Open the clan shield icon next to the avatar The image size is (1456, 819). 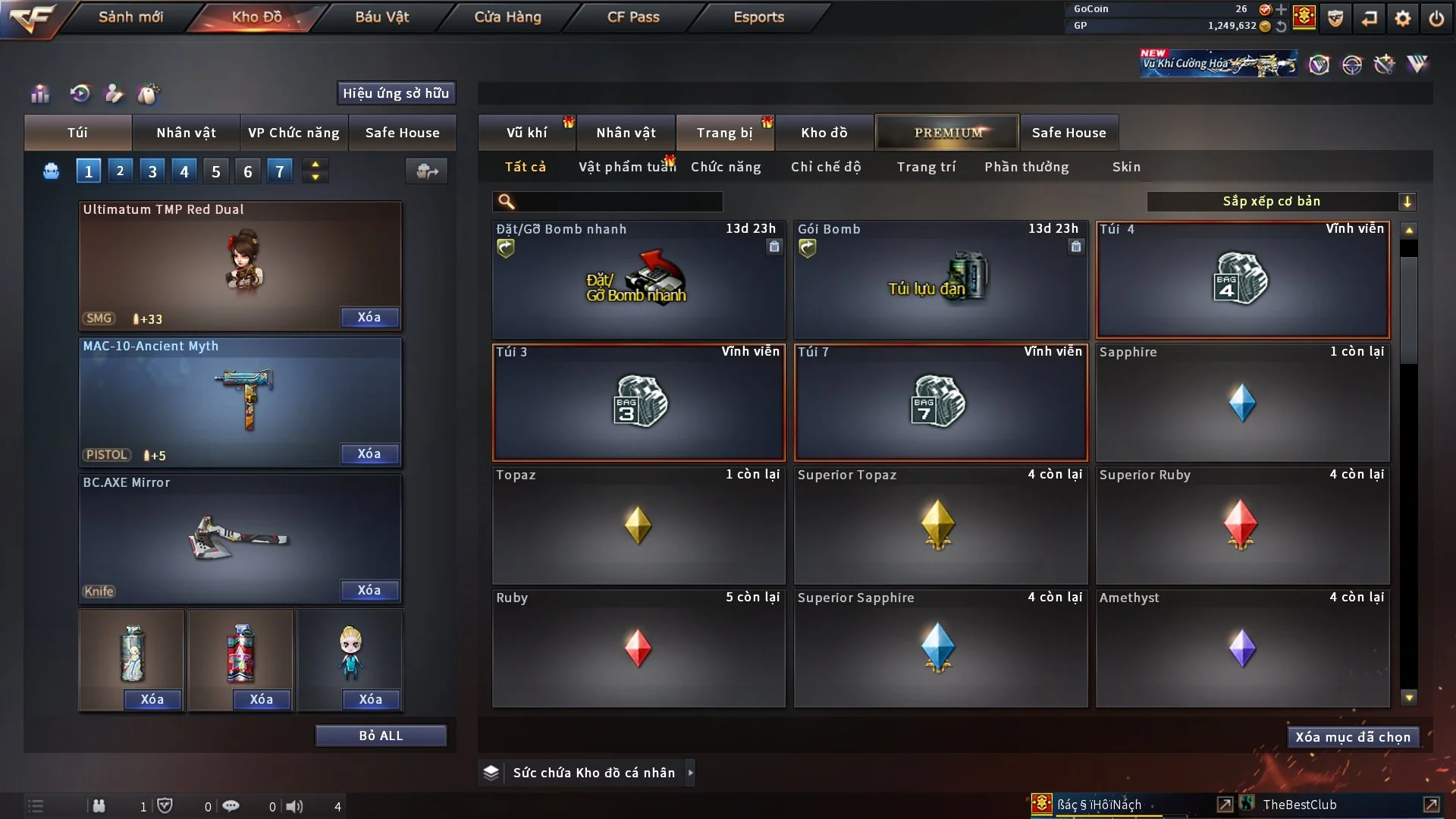click(x=1335, y=18)
